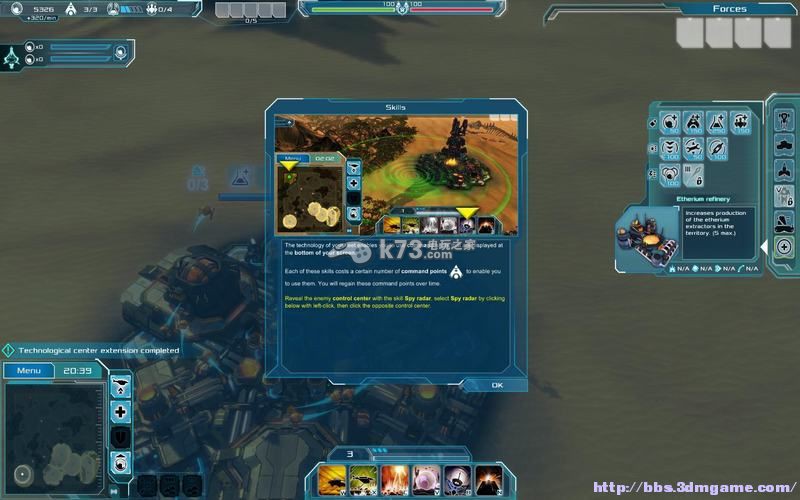Choose the flask research building costing 250
The height and width of the screenshot is (500, 800).
[x=718, y=124]
